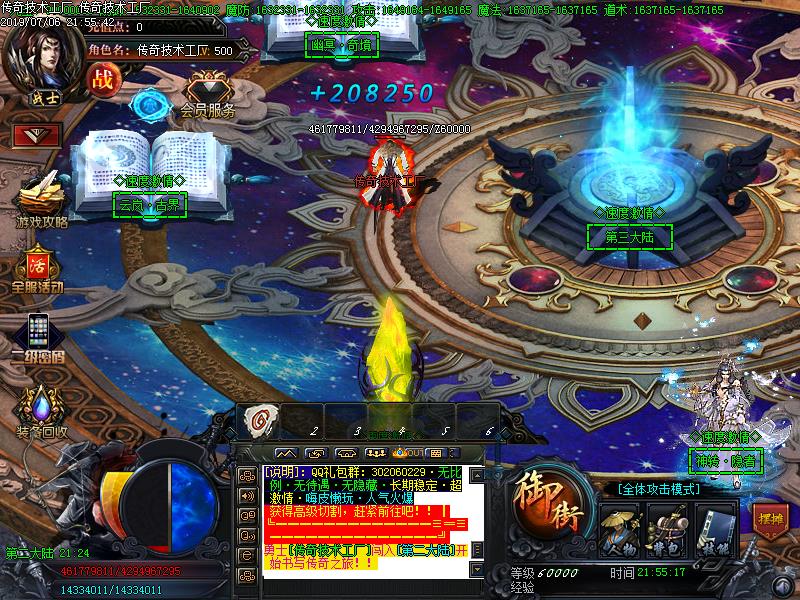Image resolution: width=800 pixels, height=600 pixels.
Task: Collapse the side menu with the red arrow button
Action: tap(37, 135)
